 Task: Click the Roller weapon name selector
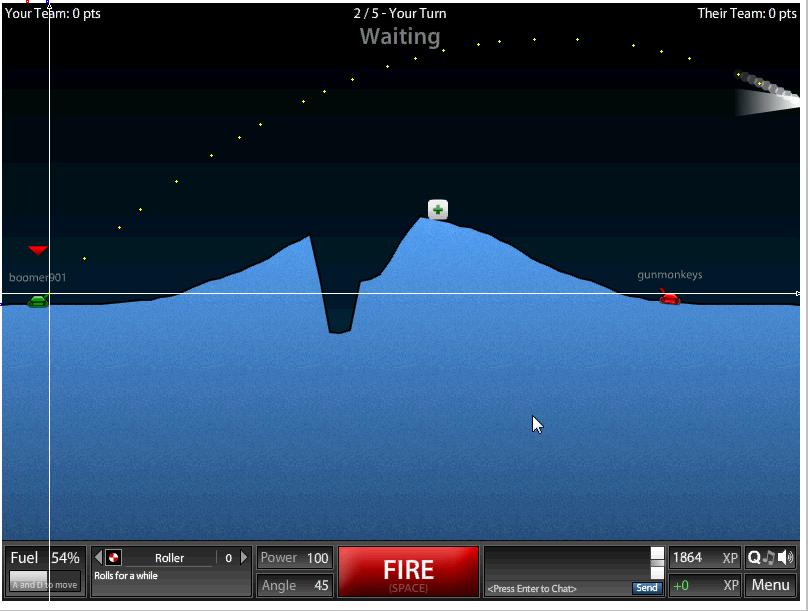(170, 558)
